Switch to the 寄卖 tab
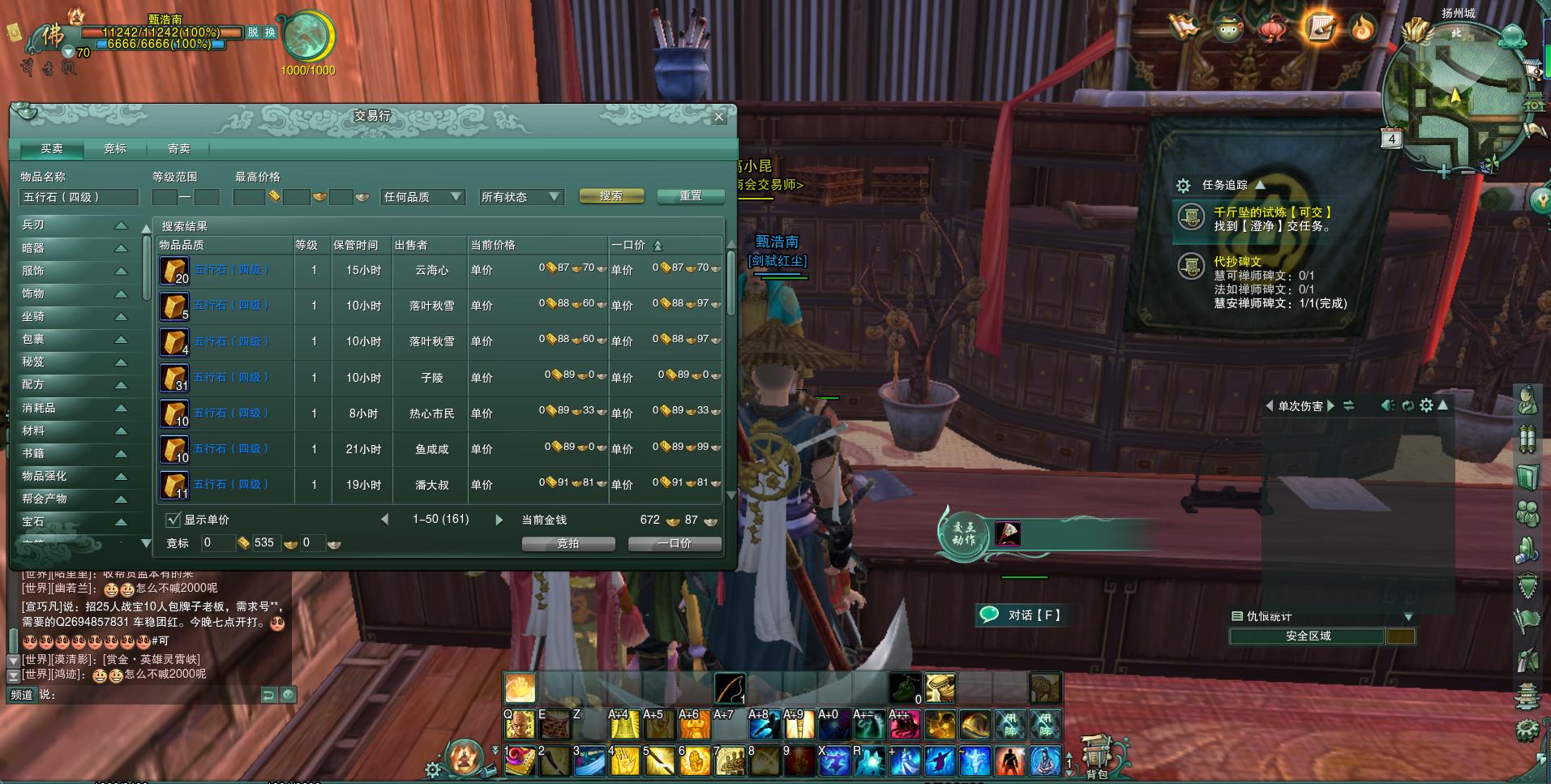Screen dimensions: 1551x784 [178, 148]
